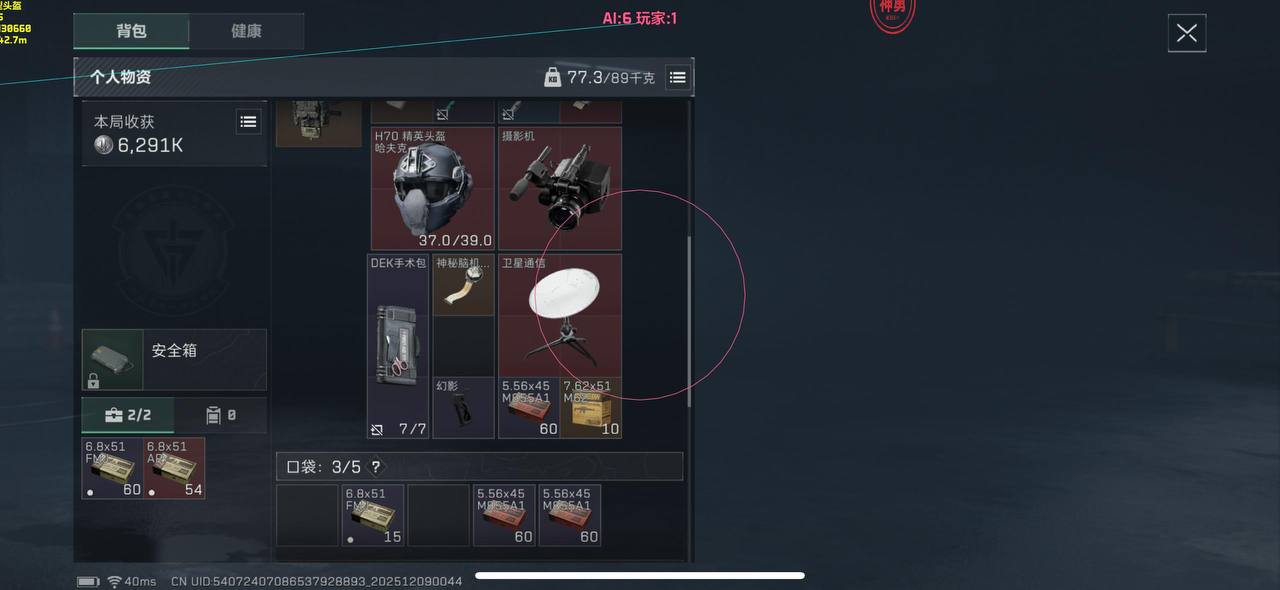
Task: Select the 6.8x51 AP ammo stack of 54
Action: pos(174,468)
